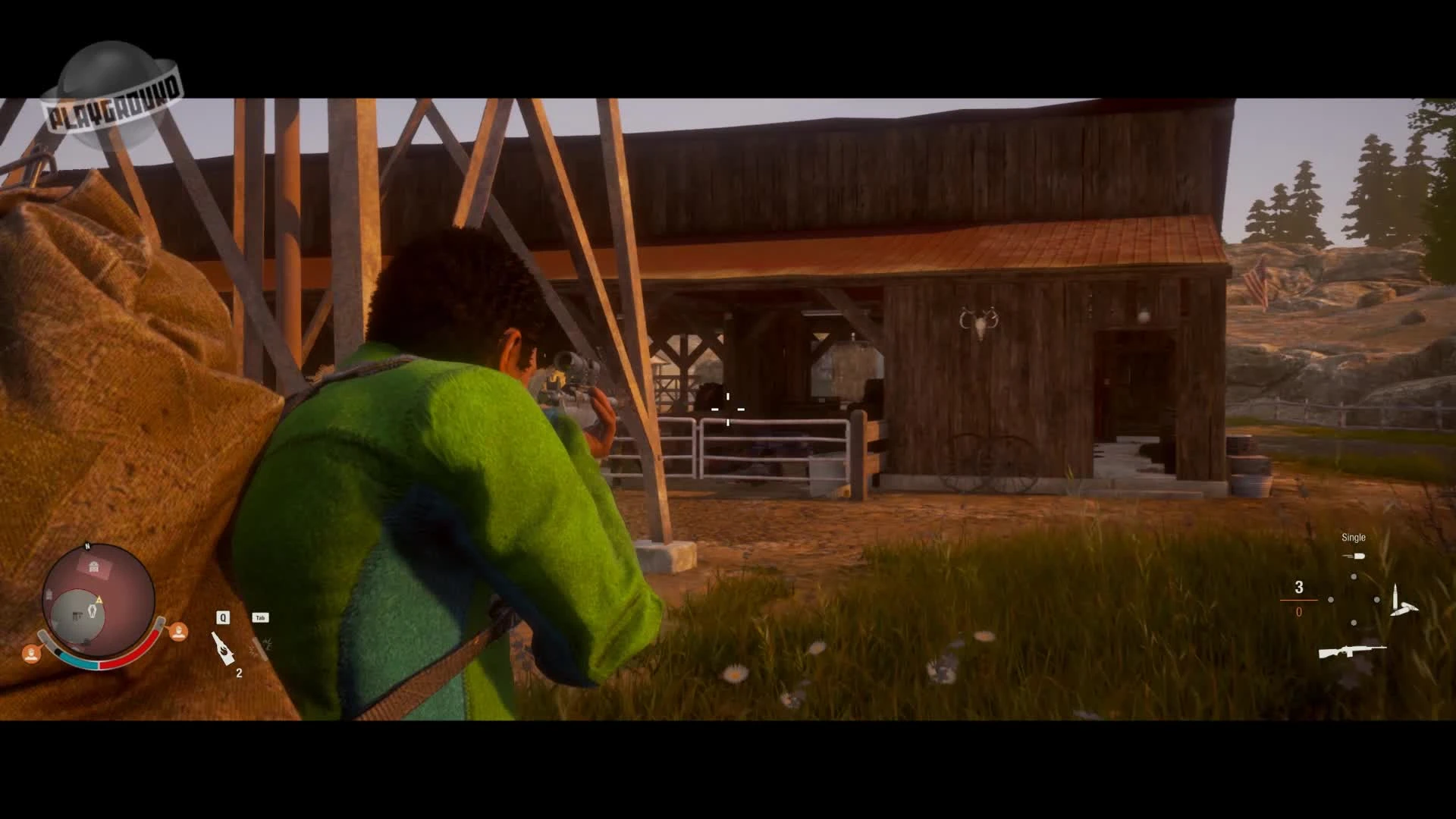This screenshot has width=1456, height=819.
Task: Click the Tab keybind prompt
Action: pyautogui.click(x=262, y=617)
